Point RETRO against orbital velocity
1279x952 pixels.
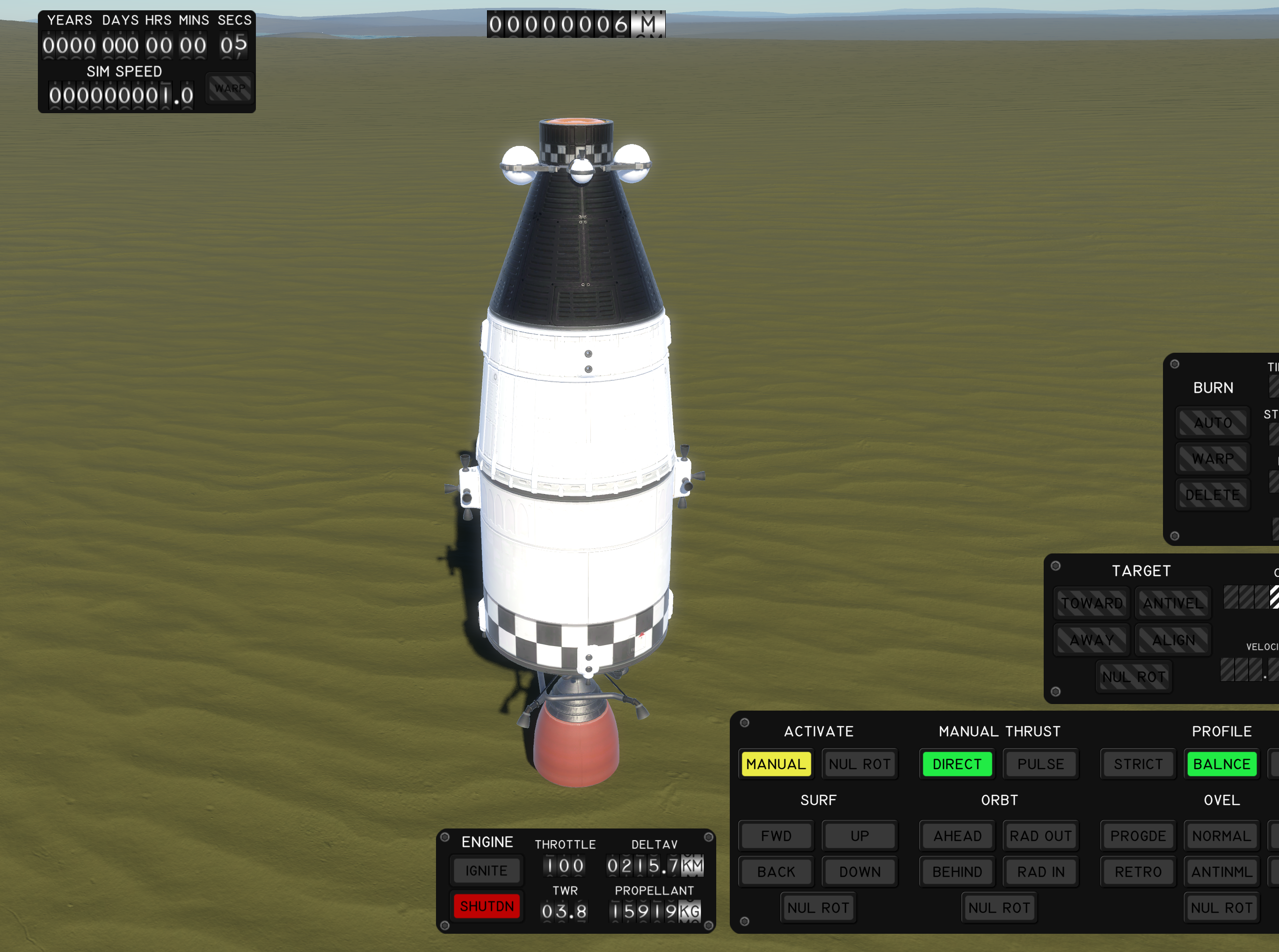click(x=1138, y=872)
